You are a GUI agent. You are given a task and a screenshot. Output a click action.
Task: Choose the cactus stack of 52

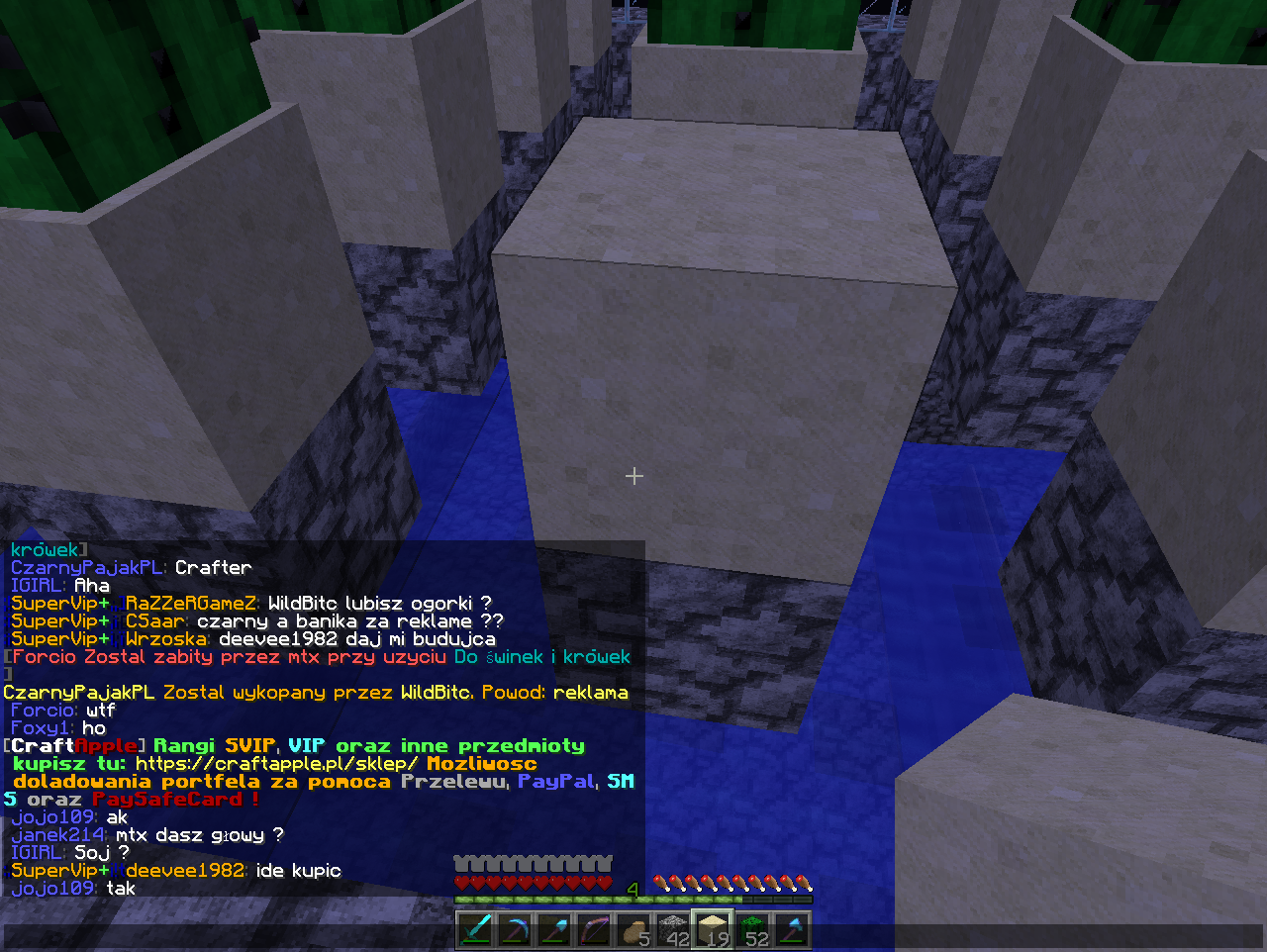(753, 931)
